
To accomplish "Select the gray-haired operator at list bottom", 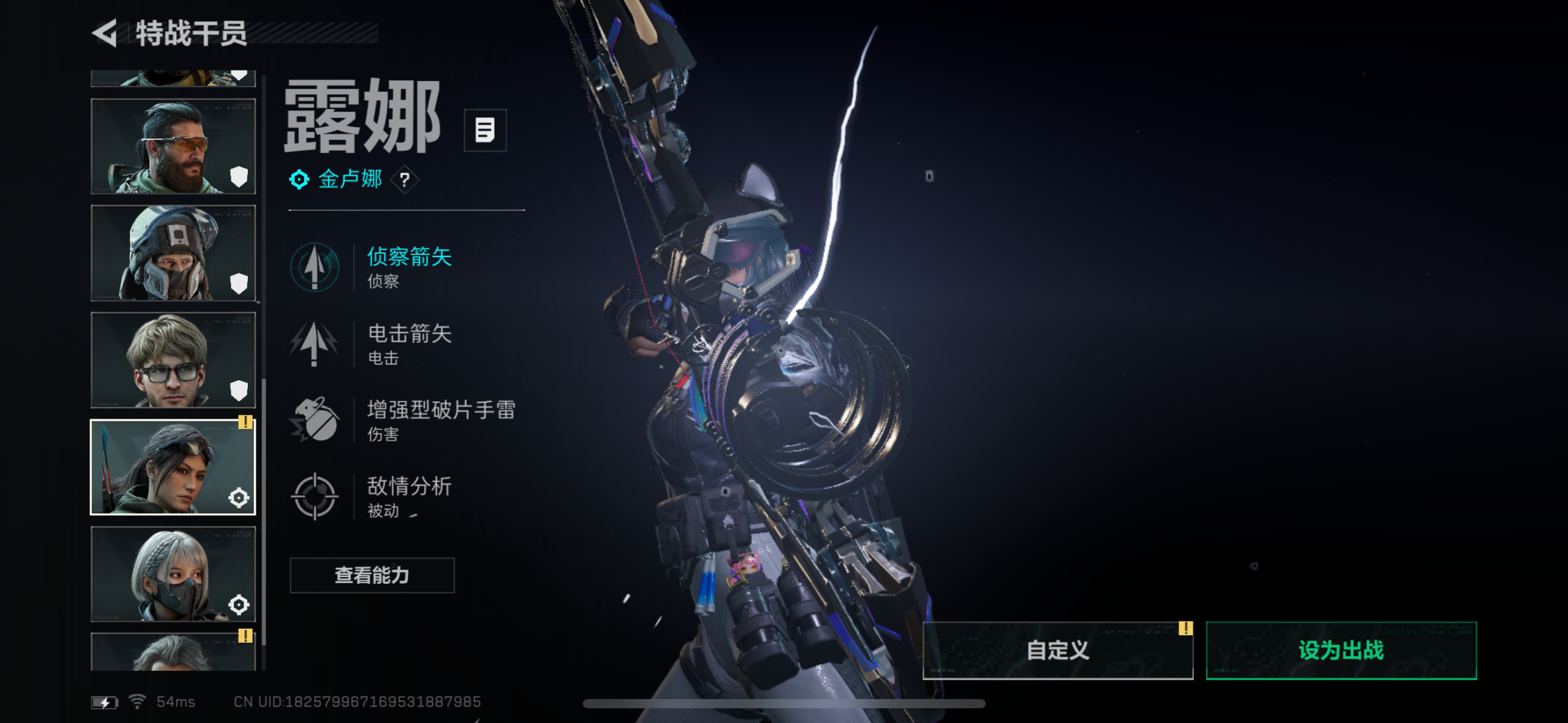I will point(173,652).
